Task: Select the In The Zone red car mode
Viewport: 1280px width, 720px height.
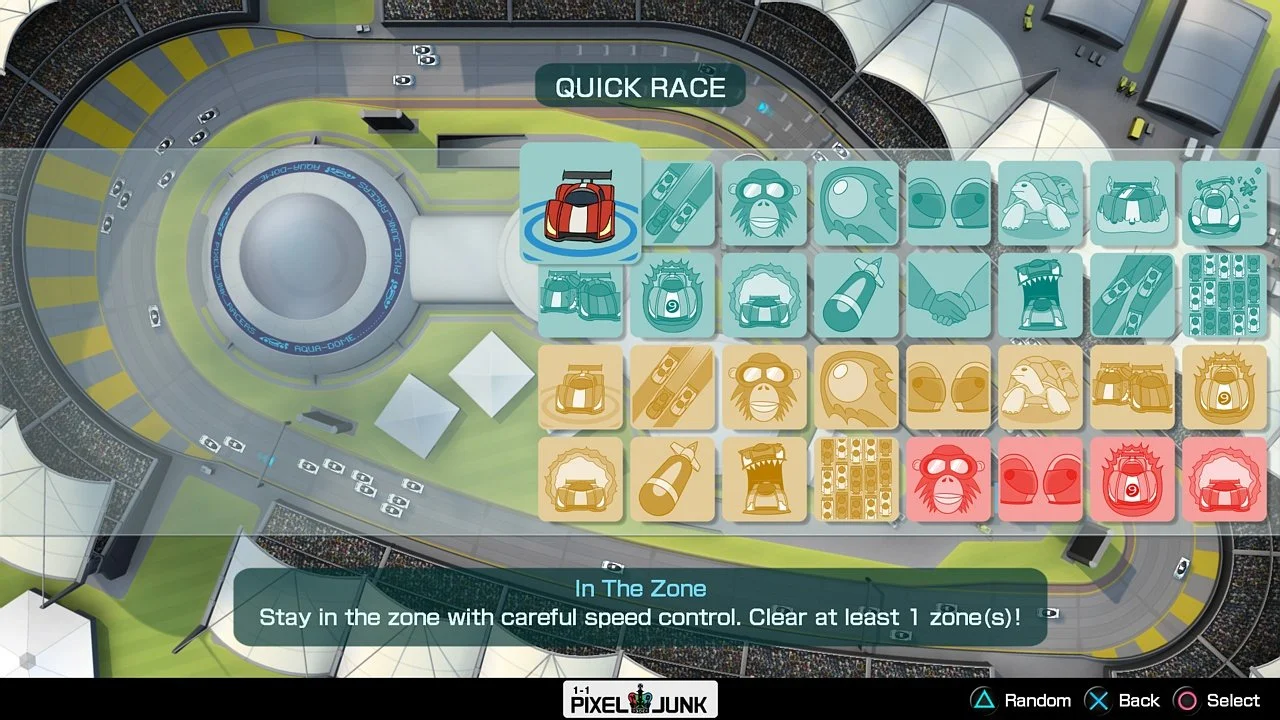Action: tap(580, 203)
